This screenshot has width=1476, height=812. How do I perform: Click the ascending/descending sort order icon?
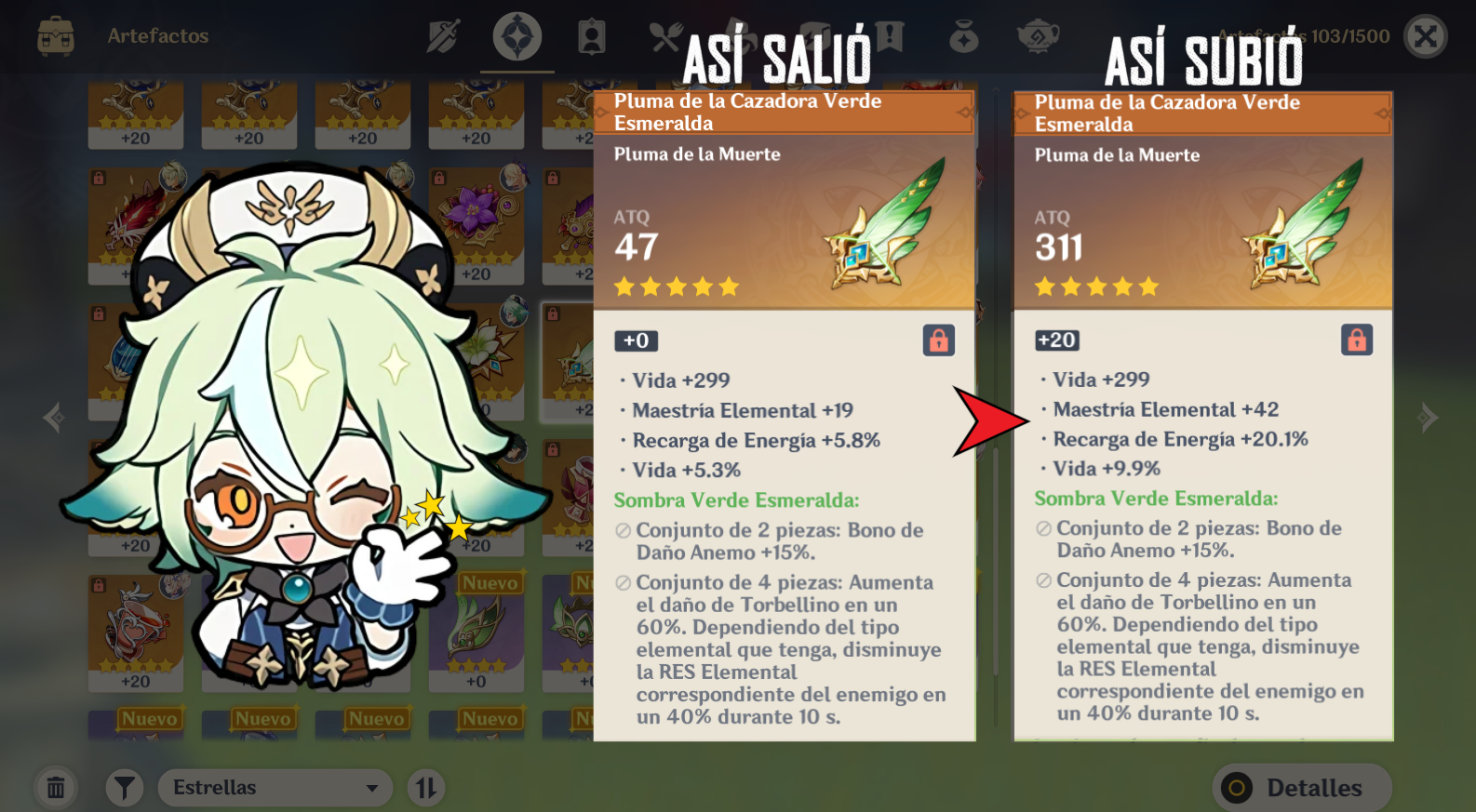pos(426,787)
